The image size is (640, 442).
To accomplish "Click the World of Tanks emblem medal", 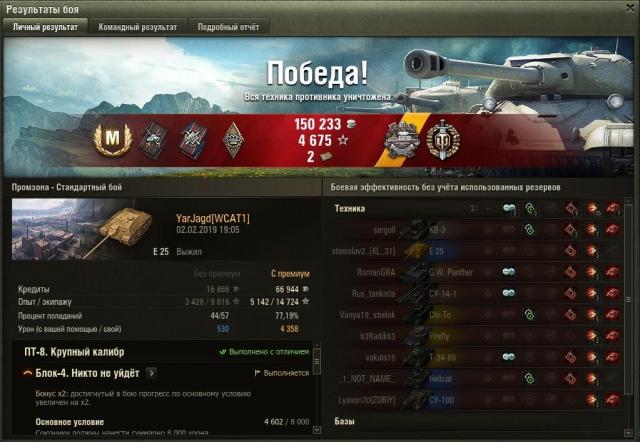I will click(x=443, y=140).
